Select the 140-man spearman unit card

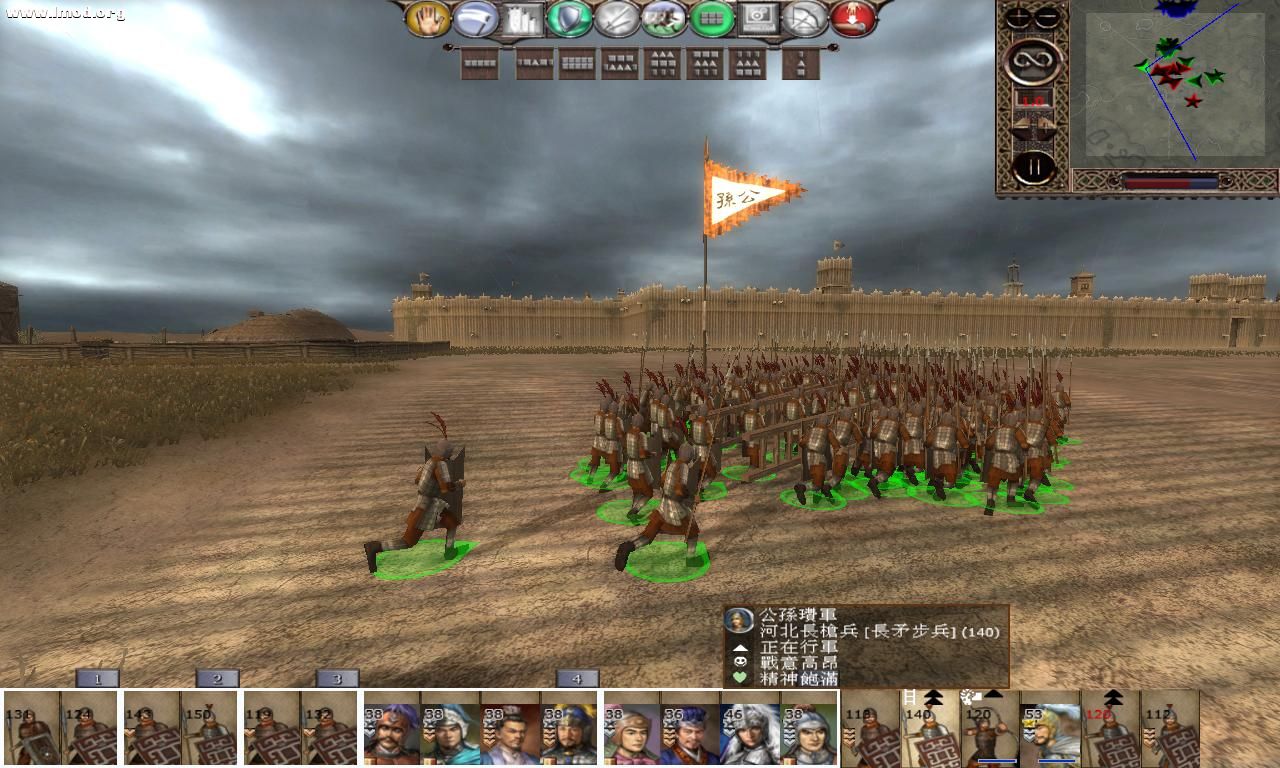pyautogui.click(x=928, y=732)
